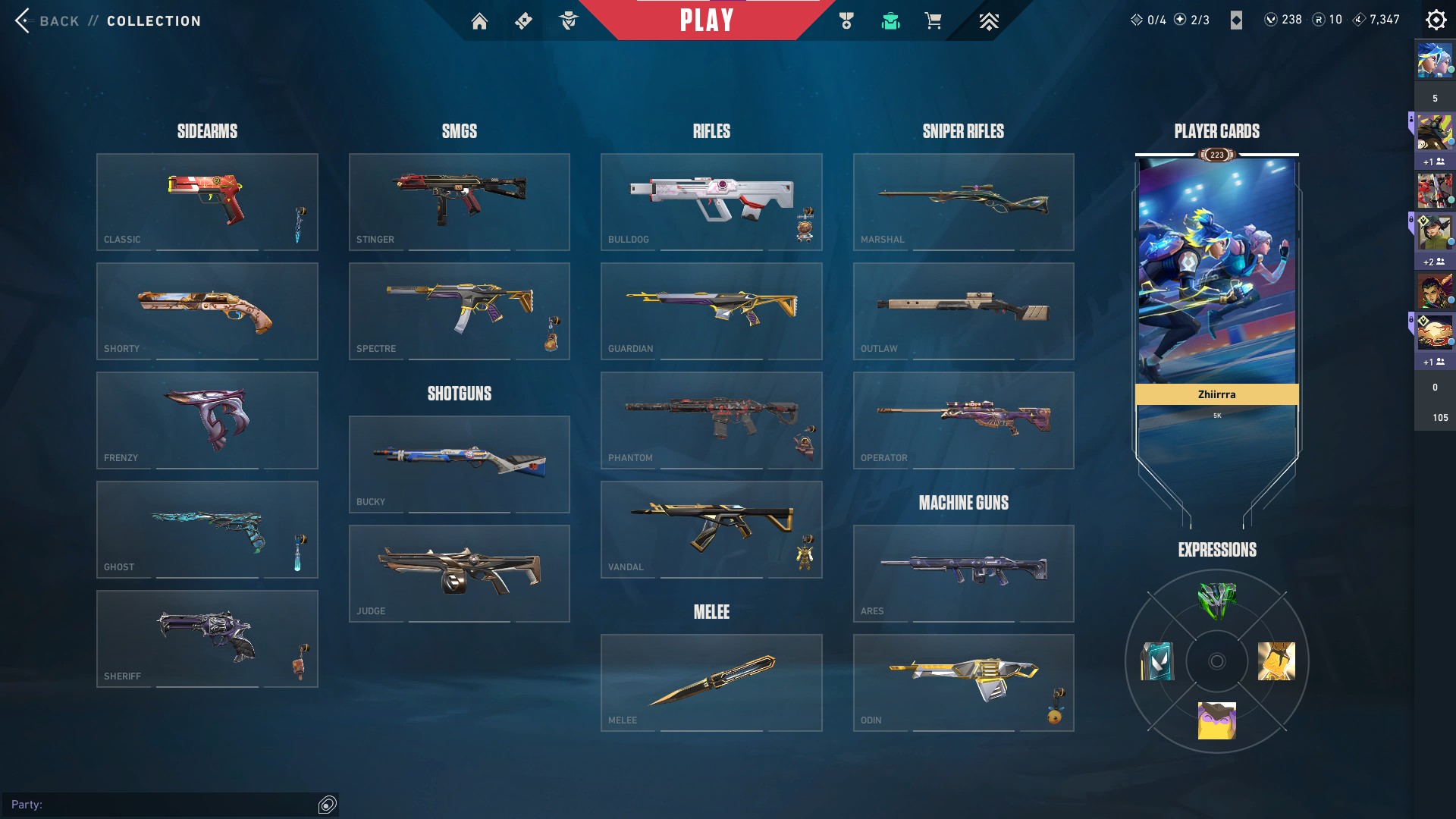The image size is (1456, 819).
Task: Inspect the Vandal skin
Action: (711, 529)
